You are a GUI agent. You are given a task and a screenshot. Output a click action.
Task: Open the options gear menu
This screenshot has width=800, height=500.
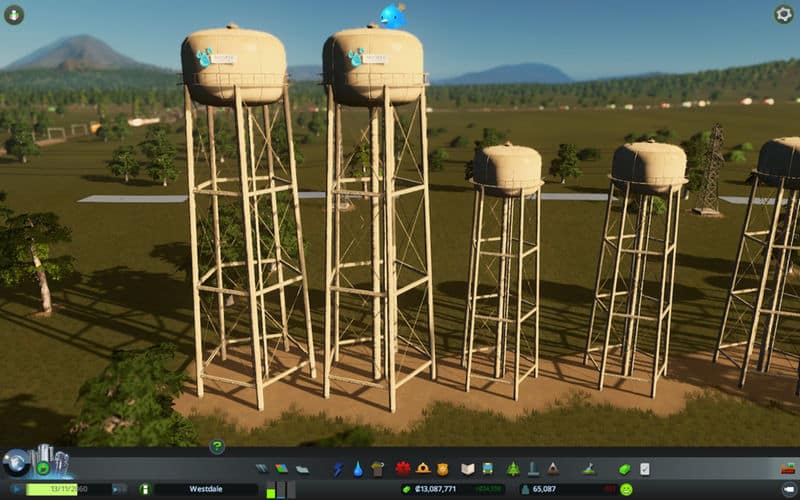[x=784, y=14]
